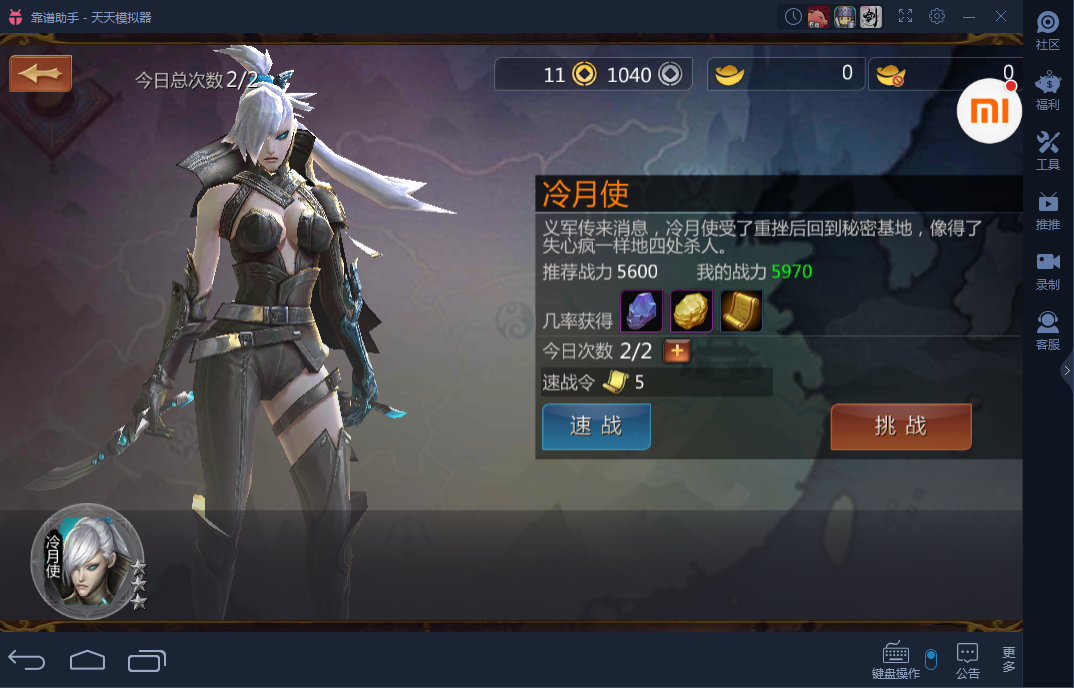The image size is (1074, 688).
Task: Activate the blue 速战 quick battle button
Action: tap(596, 427)
